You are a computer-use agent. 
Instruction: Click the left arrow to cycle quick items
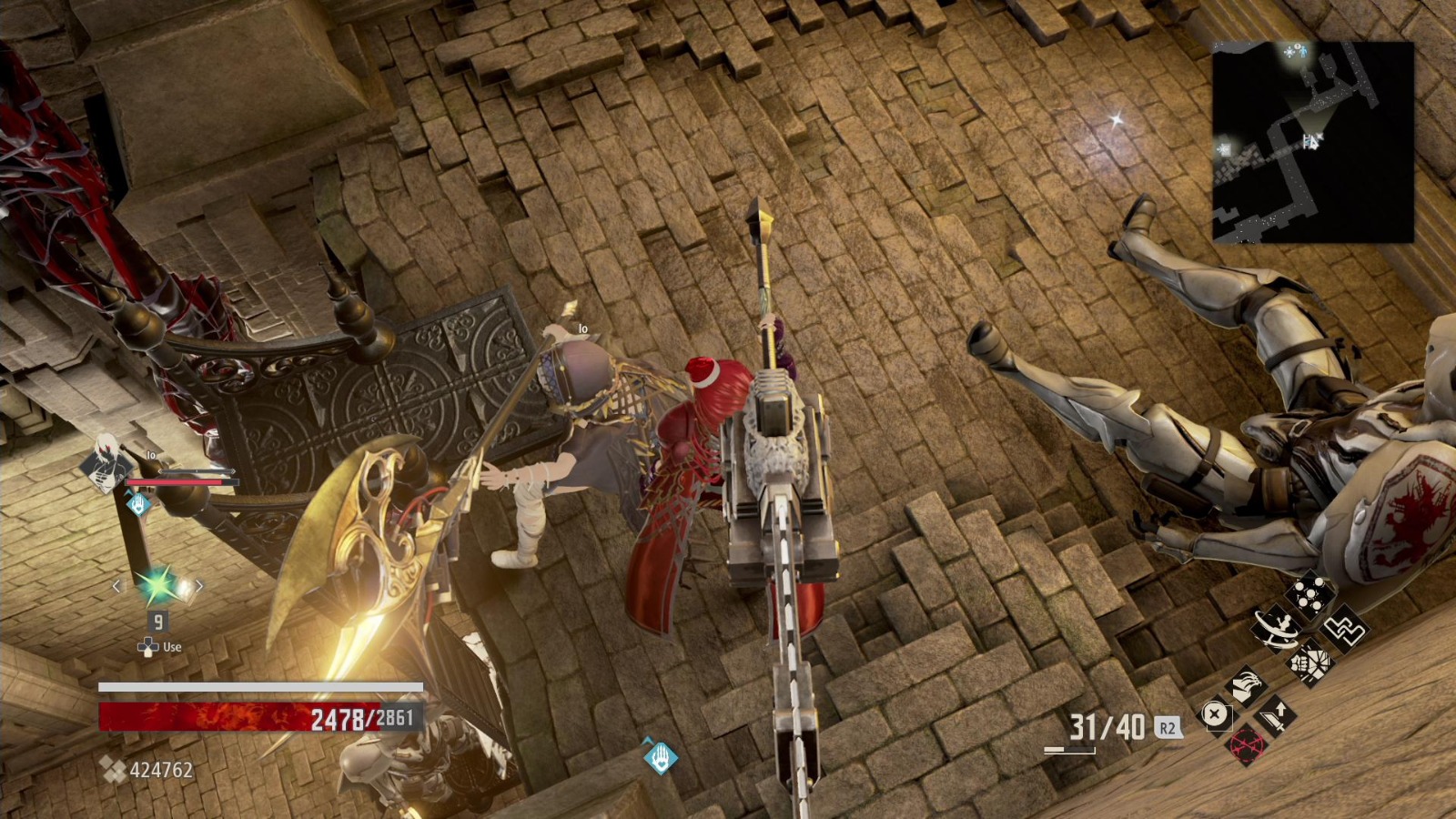click(x=116, y=587)
